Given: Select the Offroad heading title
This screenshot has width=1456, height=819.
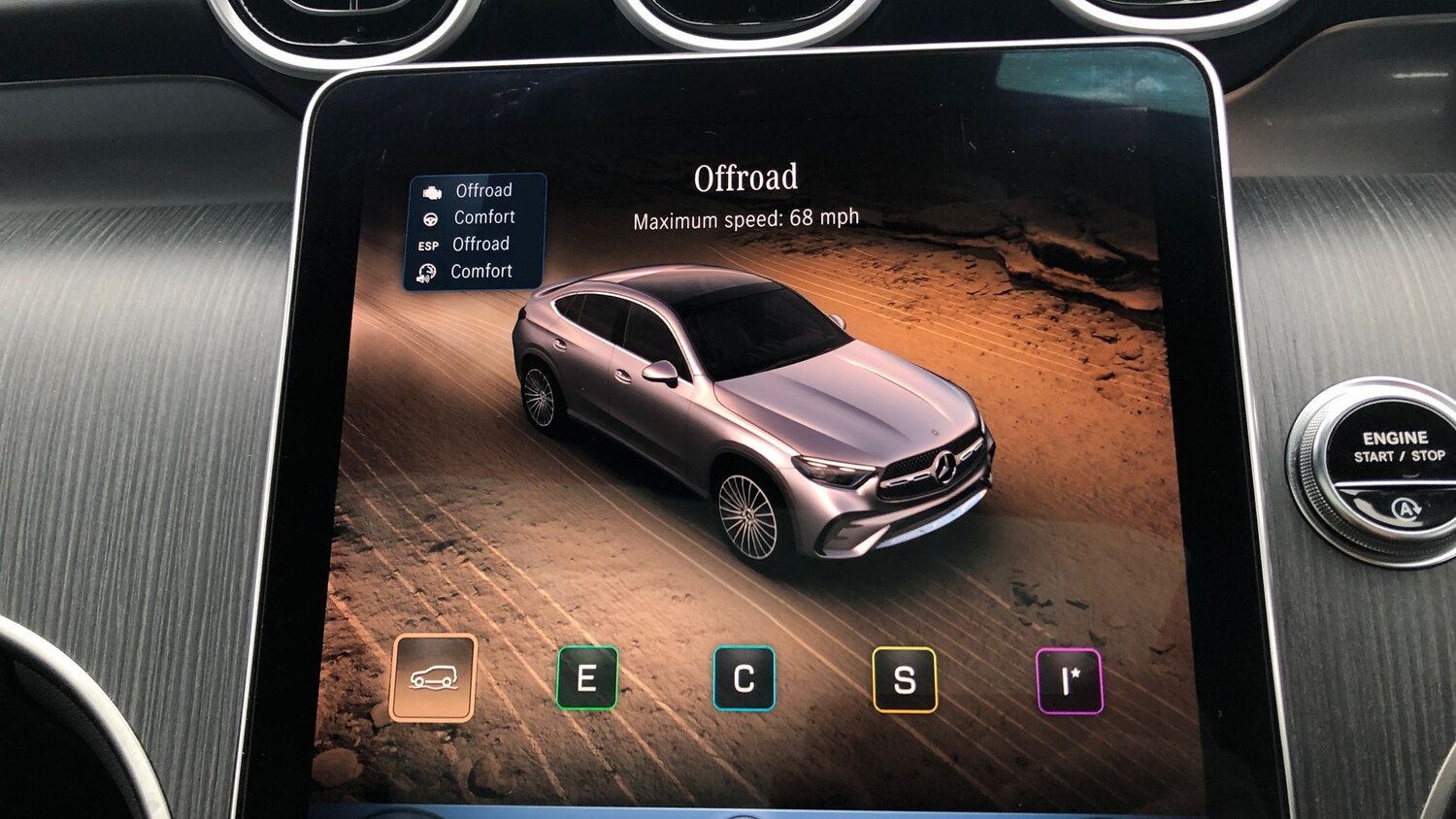Looking at the screenshot, I should (745, 176).
